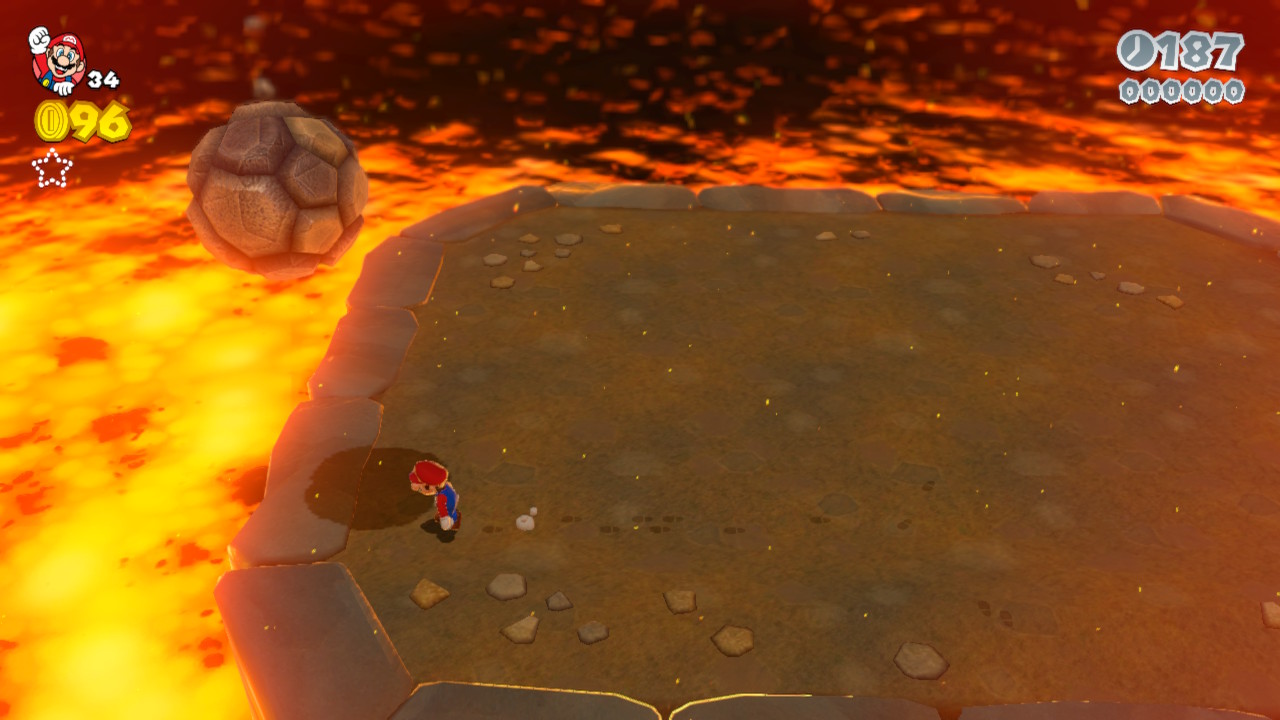This screenshot has width=1280, height=720.
Task: Select the empty green star outline
Action: tap(52, 168)
